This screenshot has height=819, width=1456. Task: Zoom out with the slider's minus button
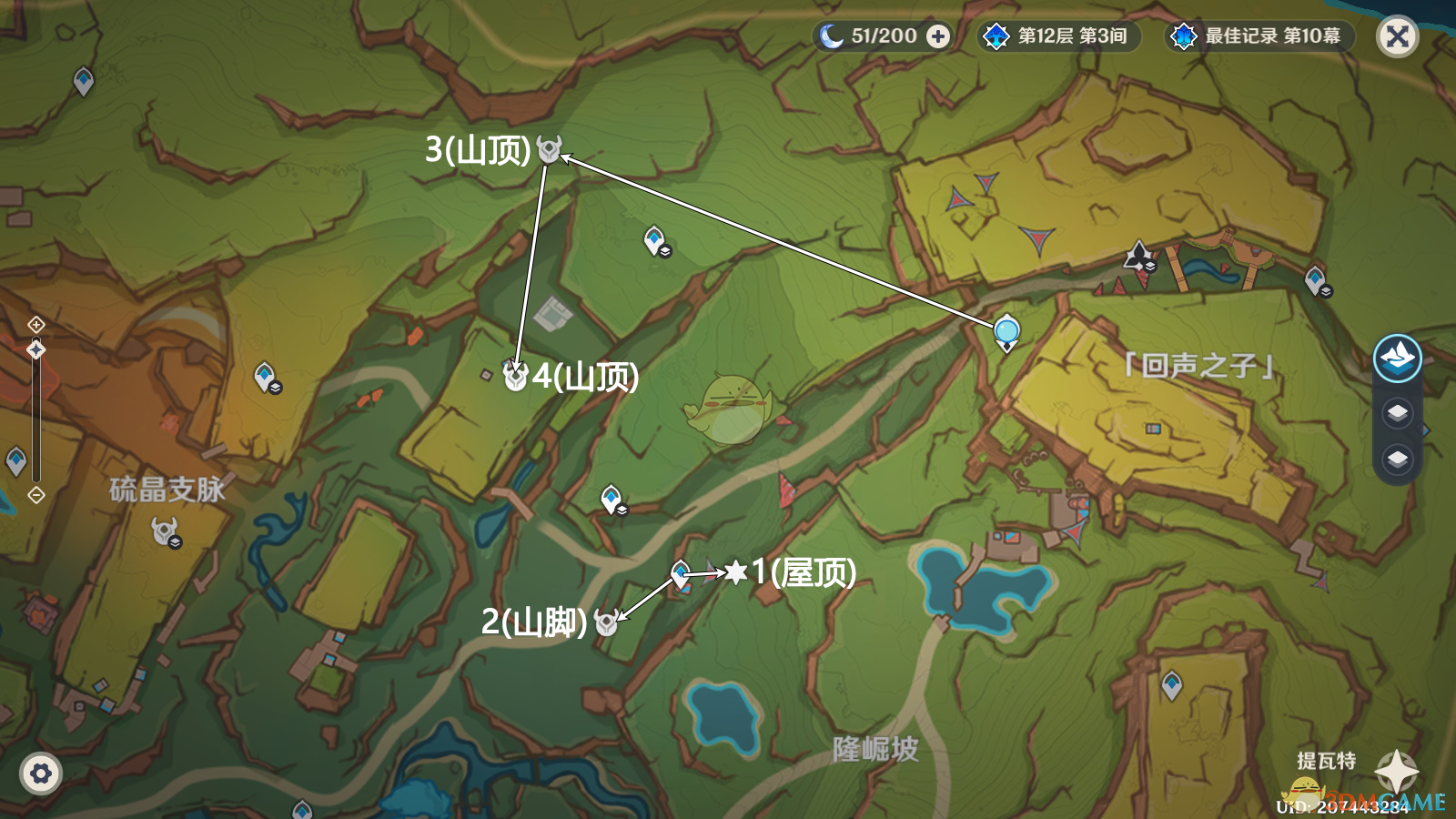35,495
